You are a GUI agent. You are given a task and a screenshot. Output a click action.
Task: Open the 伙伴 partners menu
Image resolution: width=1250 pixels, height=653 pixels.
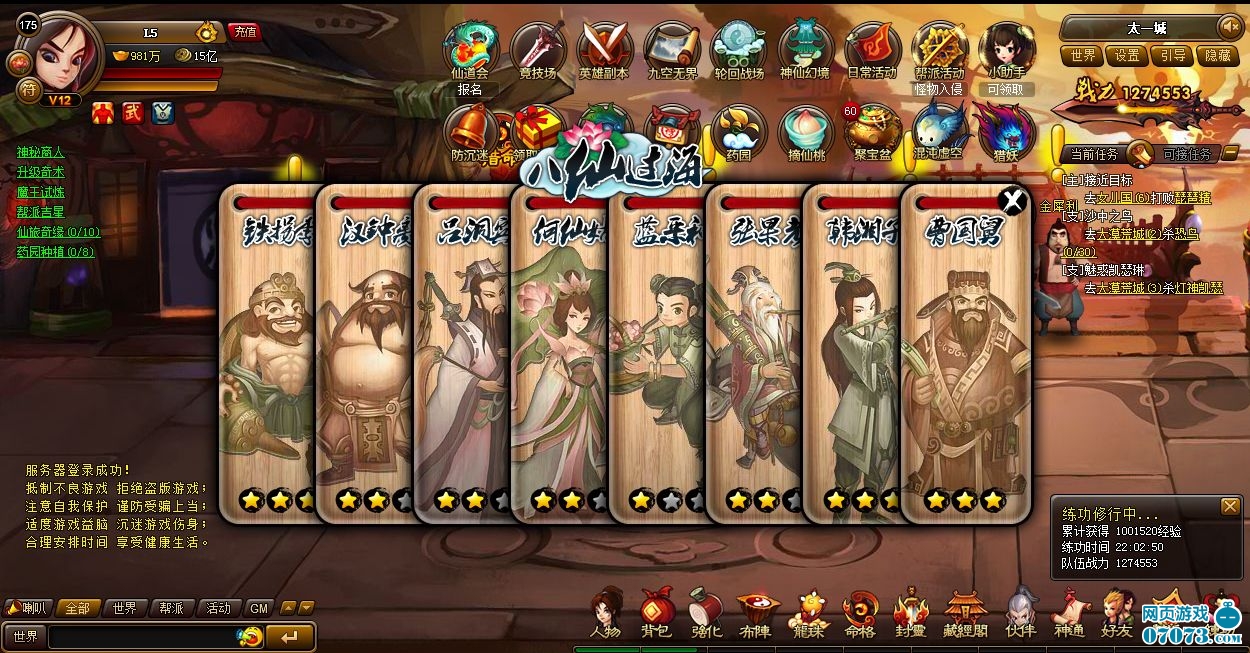(1020, 612)
